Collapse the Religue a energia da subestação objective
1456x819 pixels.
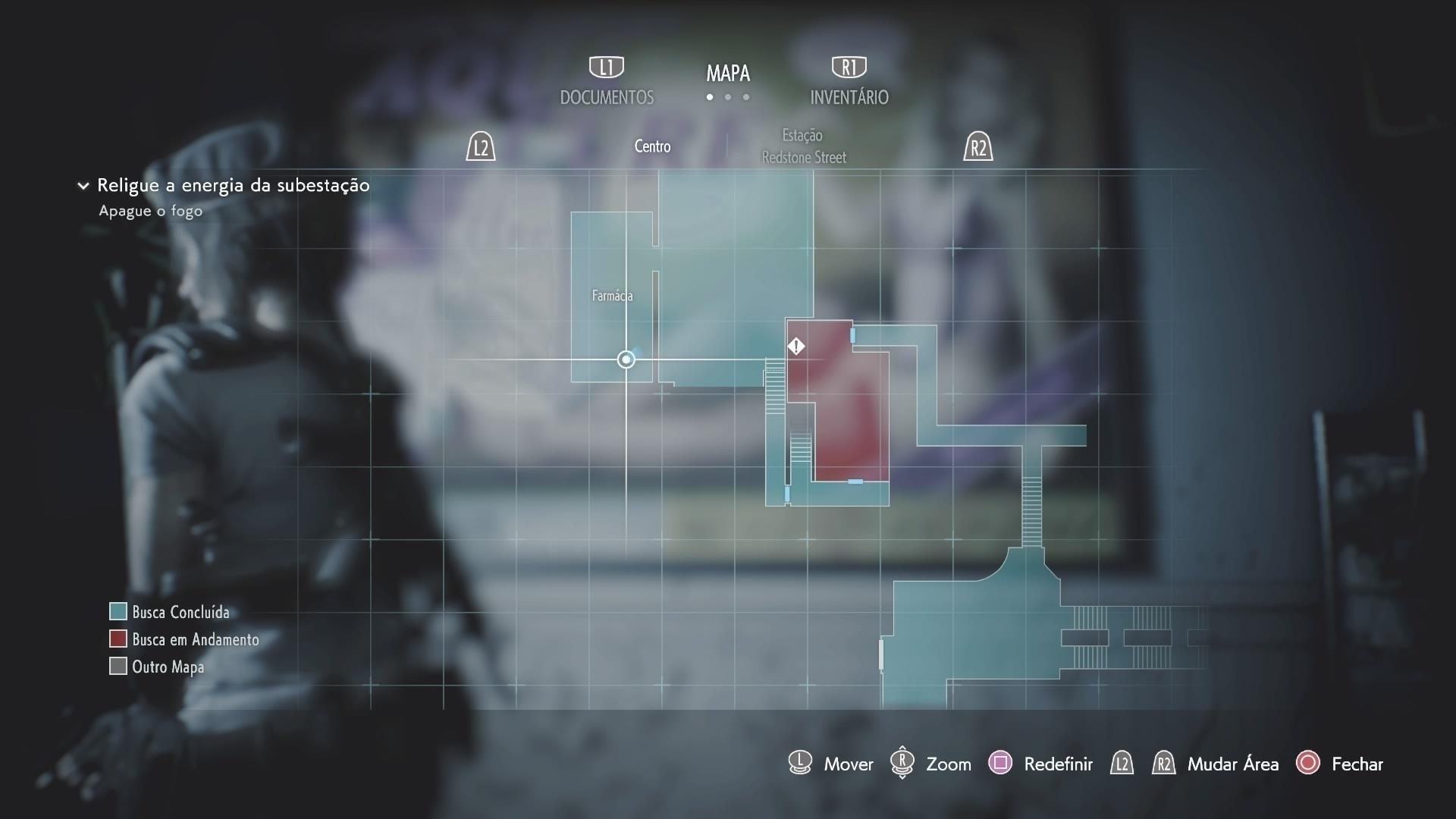(x=82, y=185)
